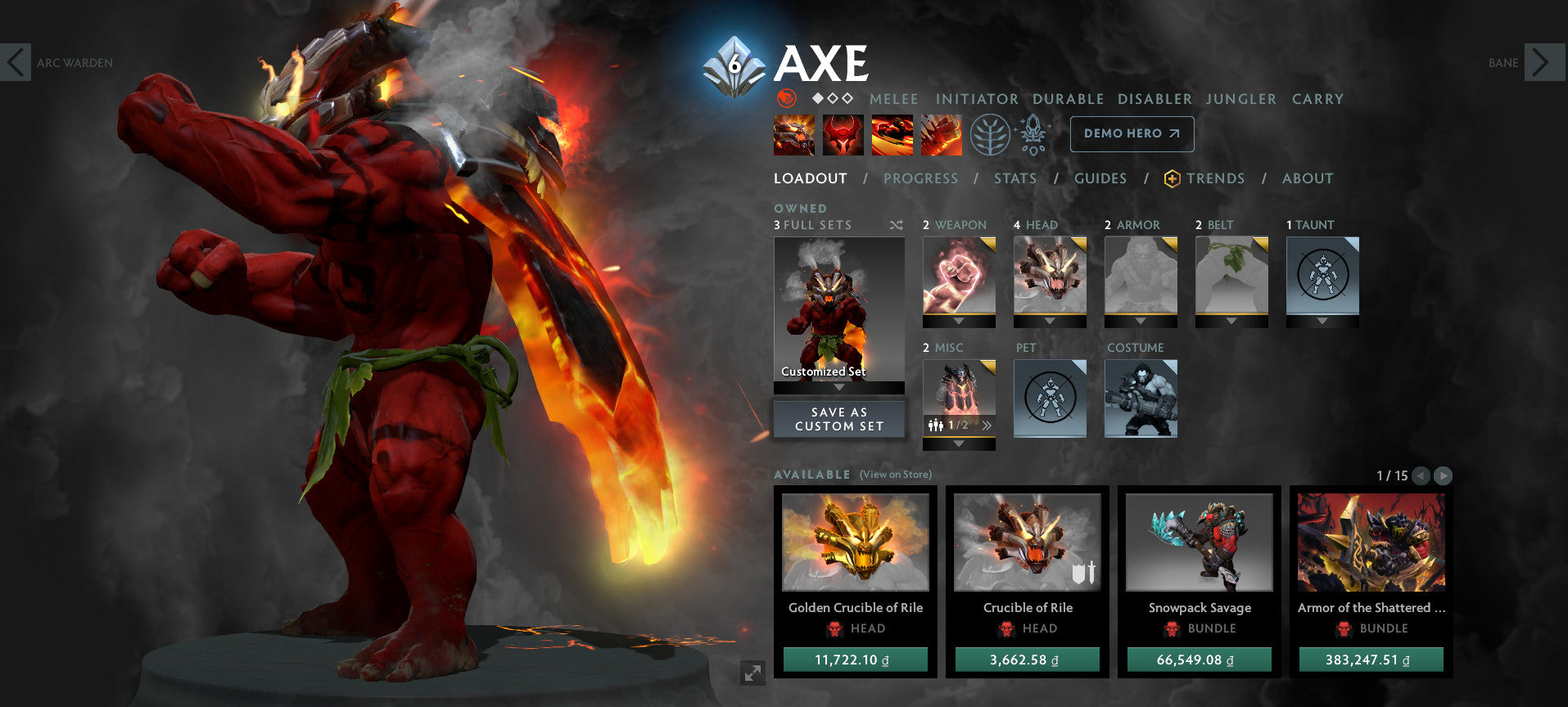1568x707 pixels.
Task: Click the Axe hero attribute emblem icon
Action: (788, 99)
